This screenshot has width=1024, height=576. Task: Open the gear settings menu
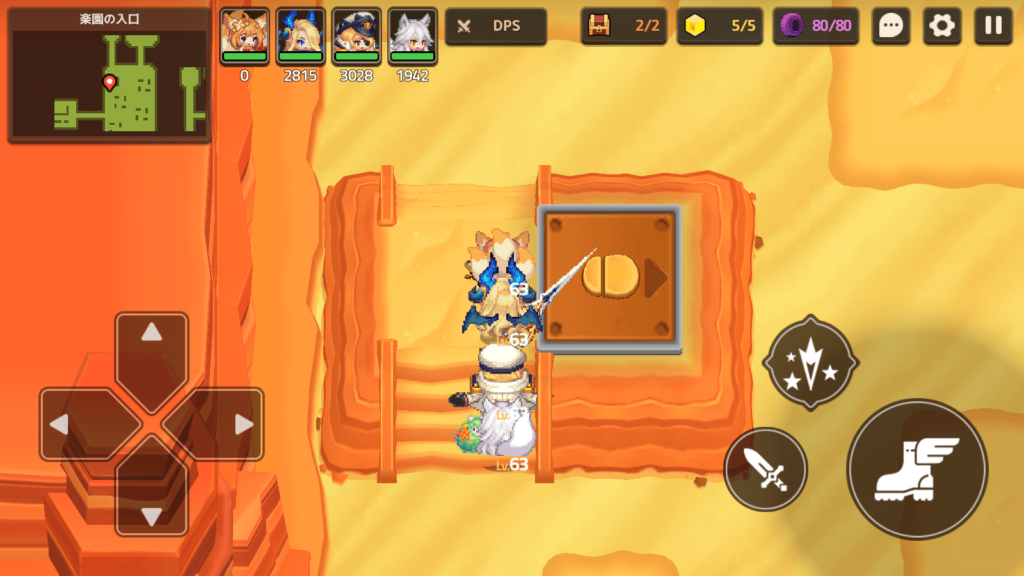click(x=941, y=26)
